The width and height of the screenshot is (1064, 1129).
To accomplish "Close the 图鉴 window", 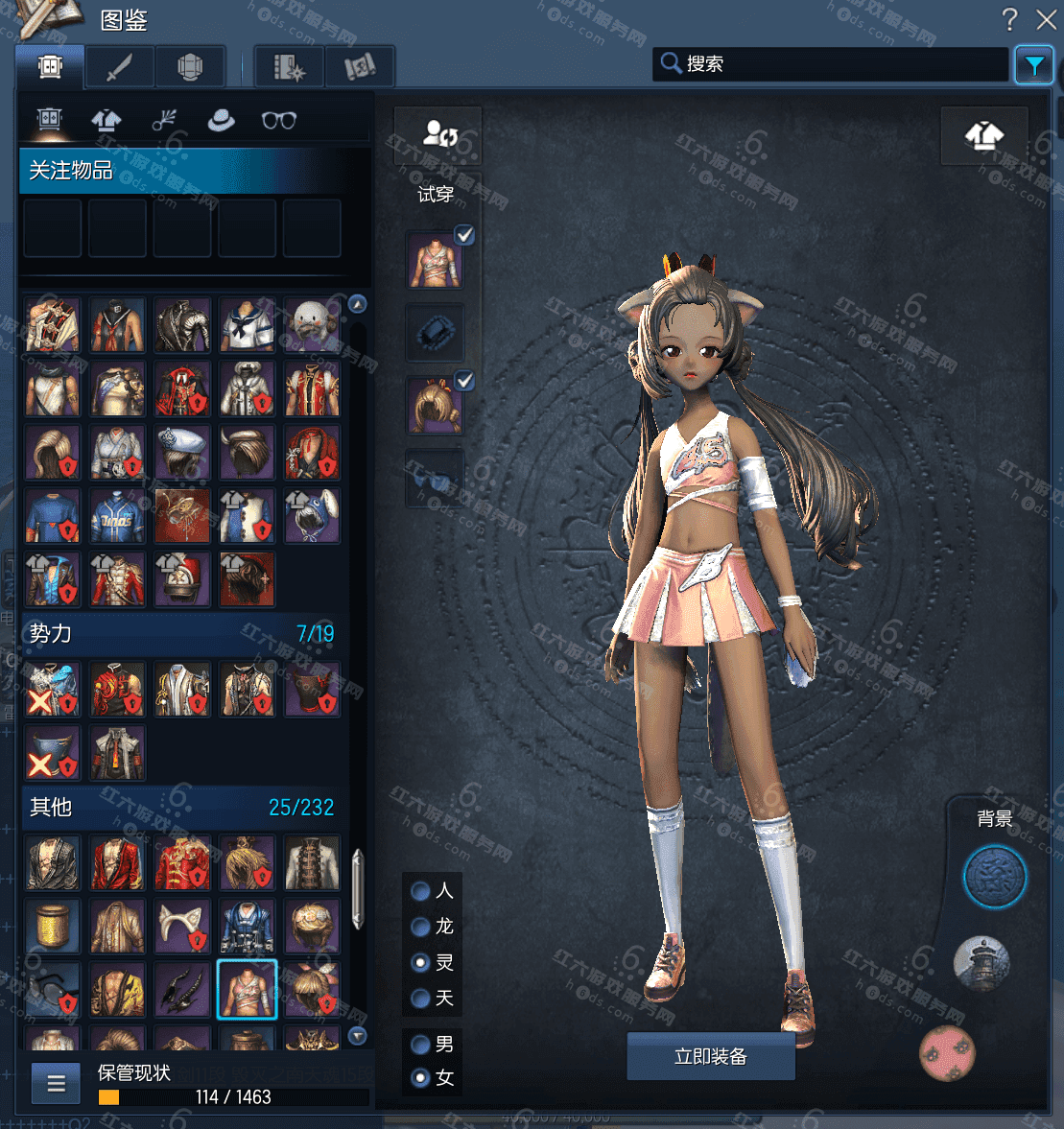I will (1046, 19).
